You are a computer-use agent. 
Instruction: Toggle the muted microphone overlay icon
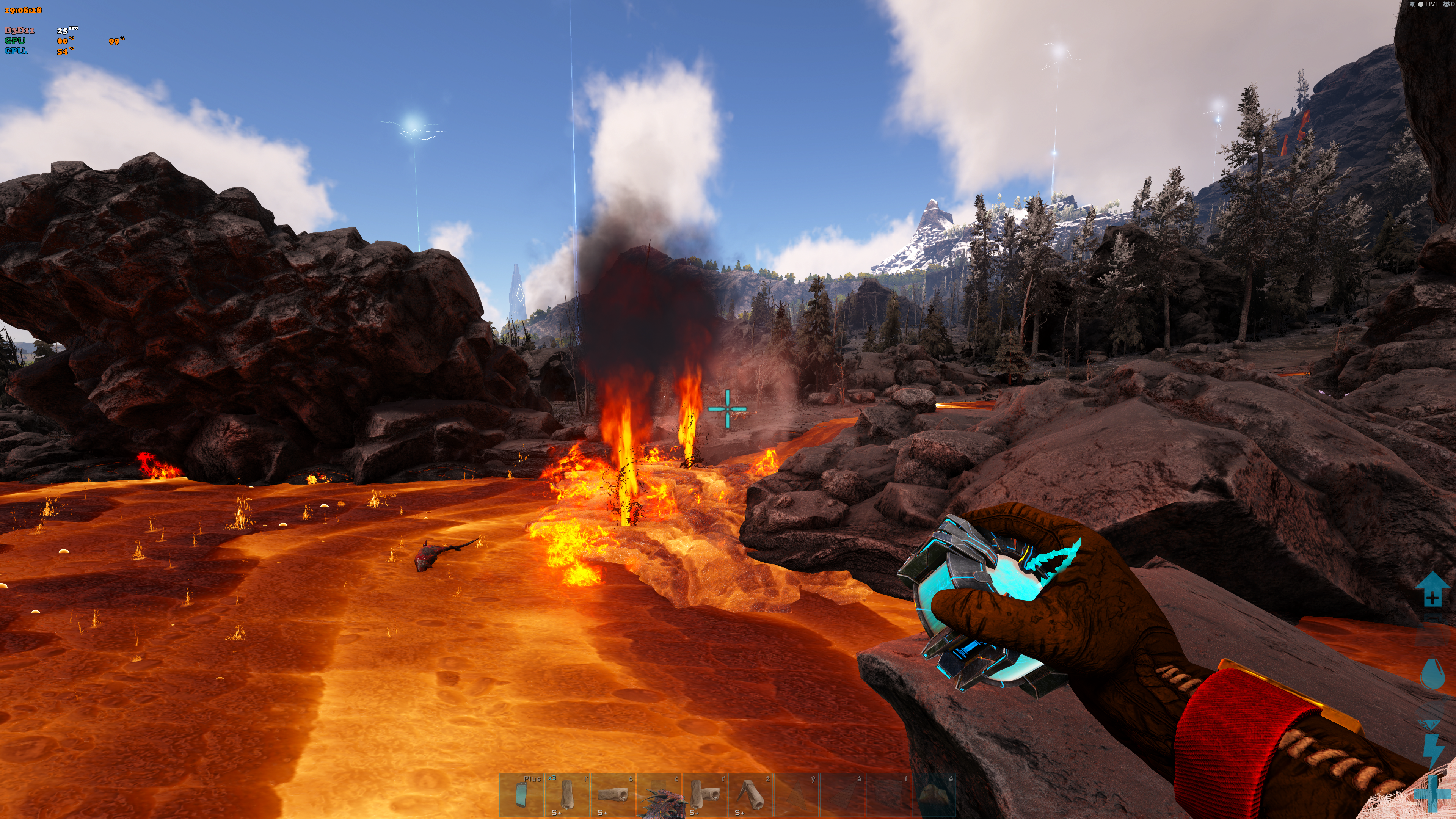(x=1413, y=5)
